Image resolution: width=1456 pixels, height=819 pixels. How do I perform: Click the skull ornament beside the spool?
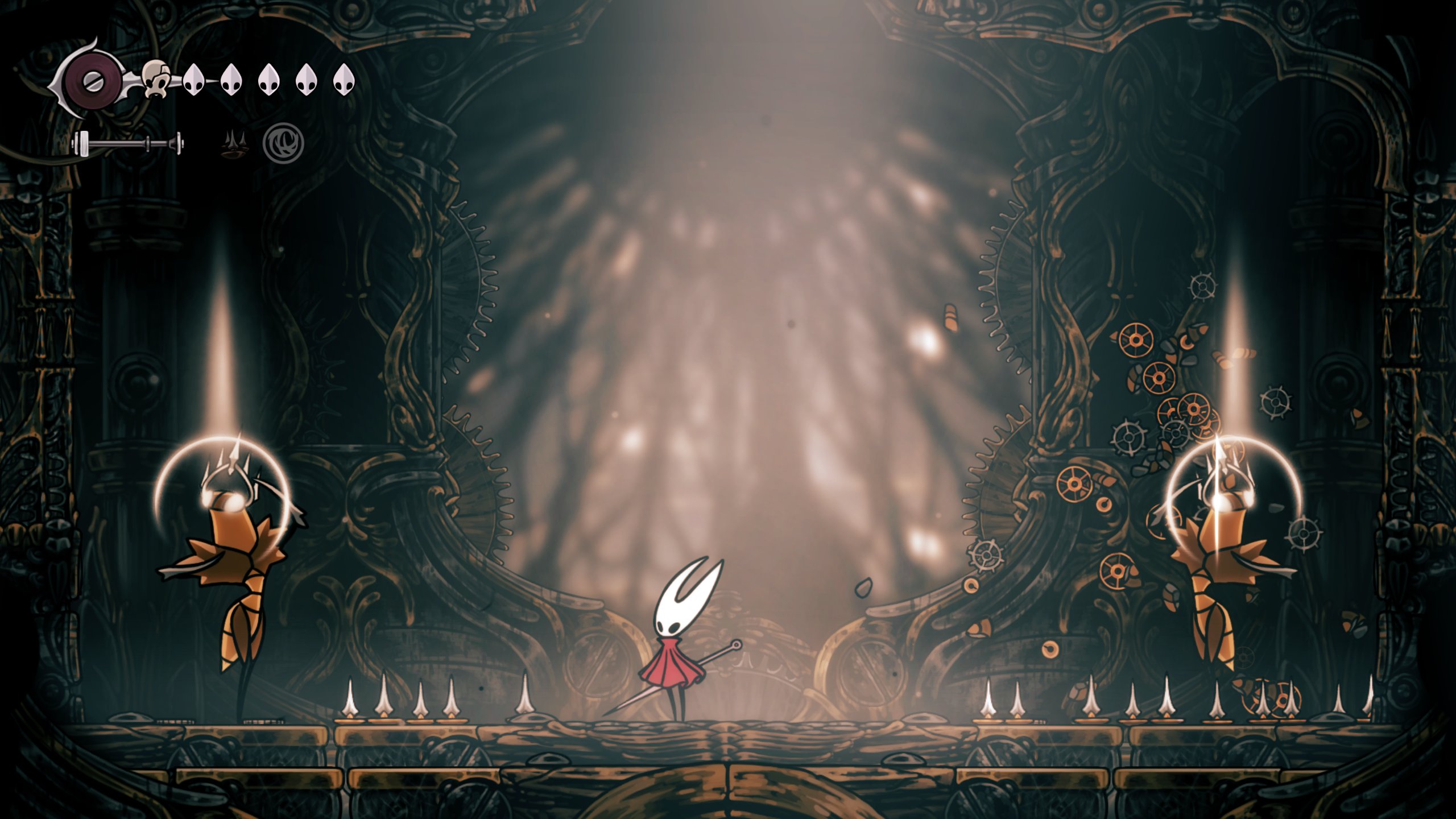pyautogui.click(x=156, y=79)
